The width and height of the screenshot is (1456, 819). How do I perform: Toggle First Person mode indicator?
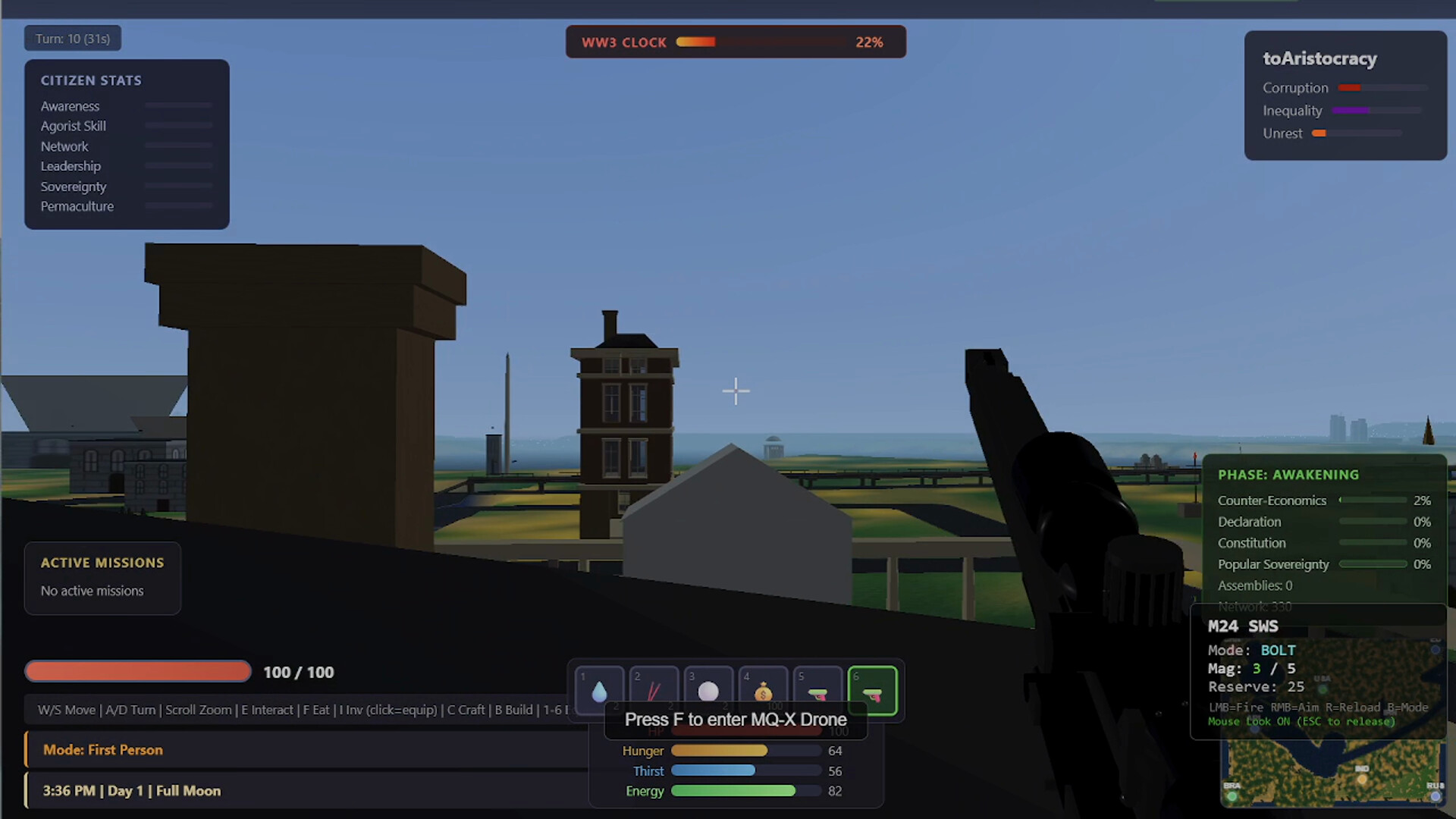pos(102,749)
